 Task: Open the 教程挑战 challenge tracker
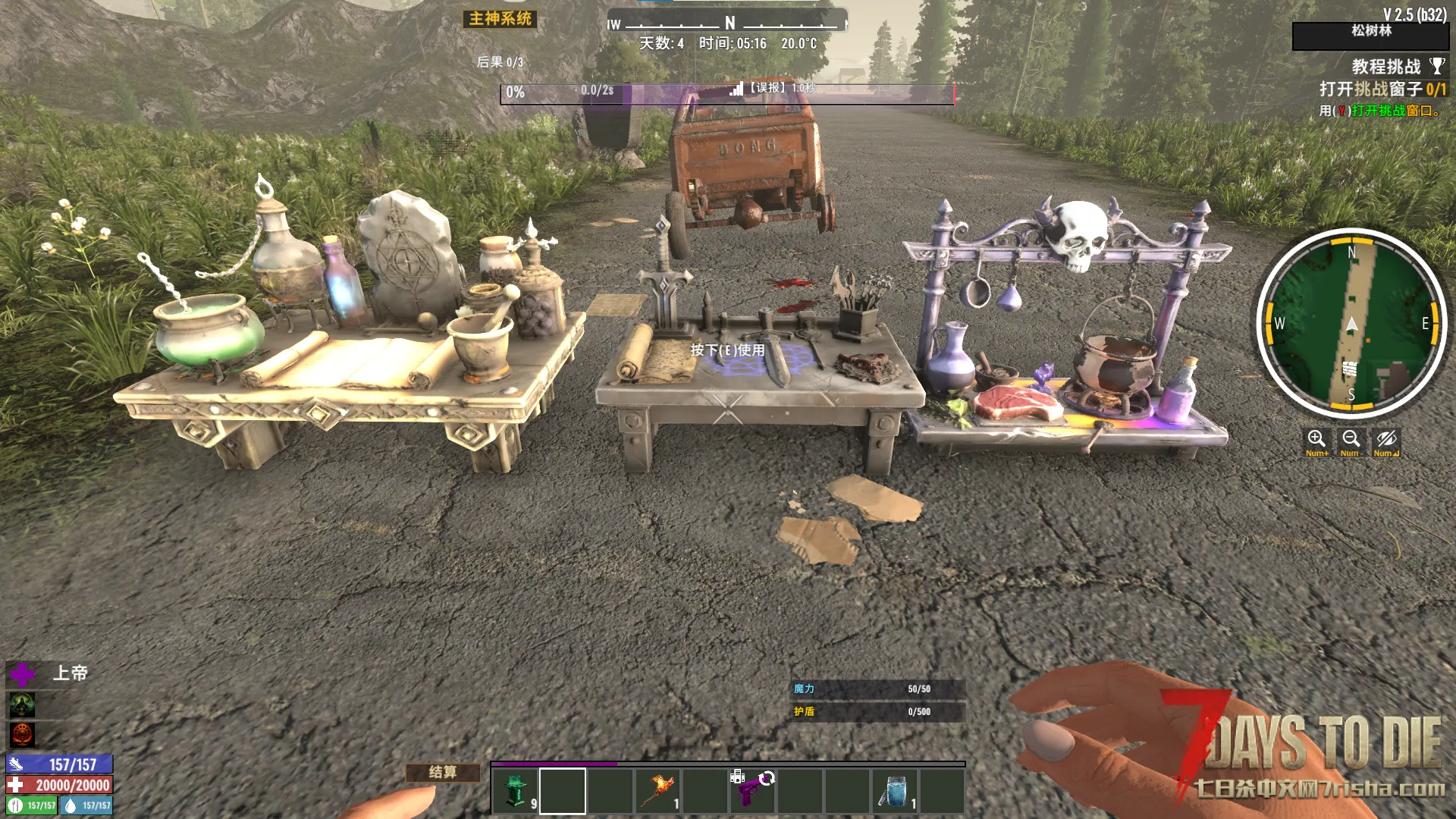(x=1385, y=67)
